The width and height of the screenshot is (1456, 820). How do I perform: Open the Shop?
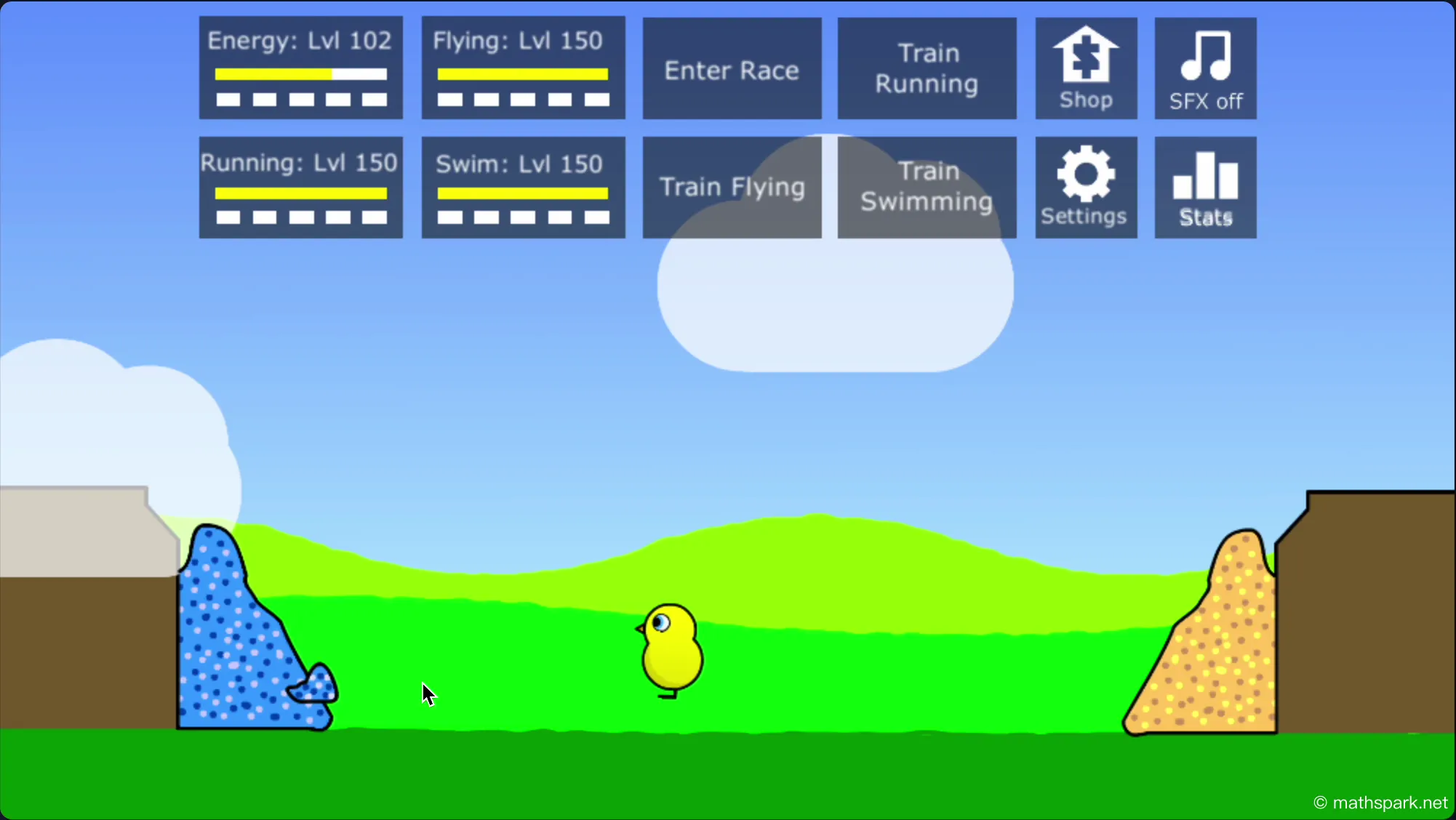point(1085,68)
